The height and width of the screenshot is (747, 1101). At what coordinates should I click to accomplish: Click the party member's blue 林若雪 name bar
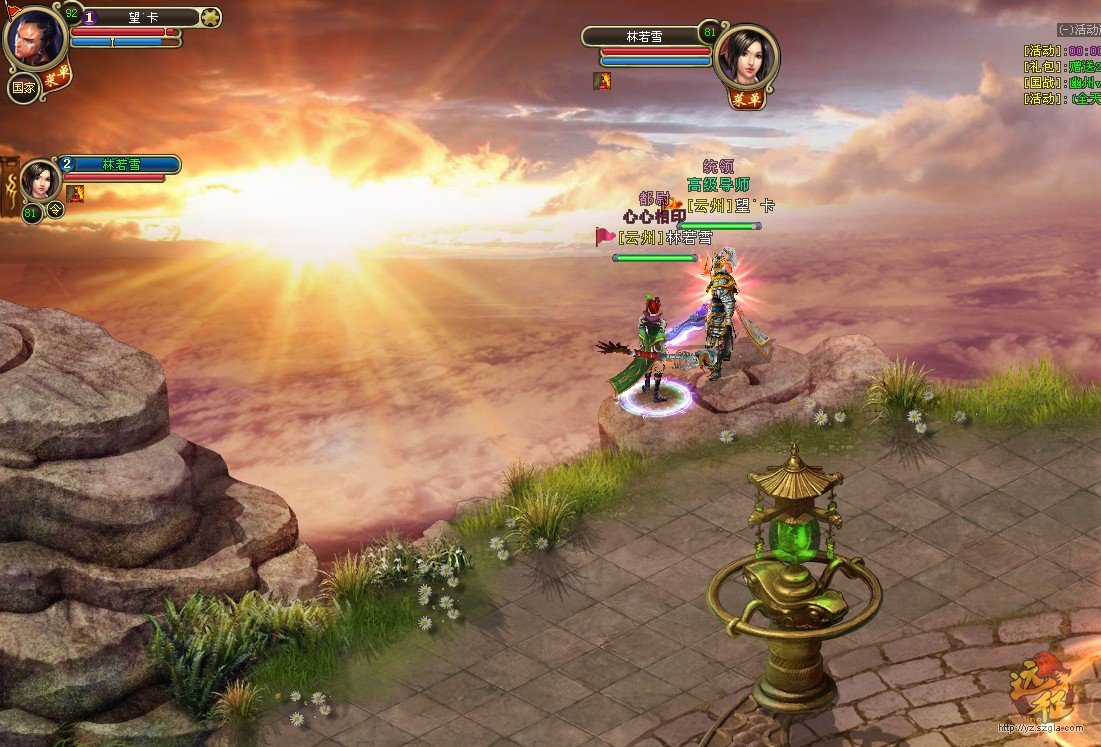[x=122, y=164]
